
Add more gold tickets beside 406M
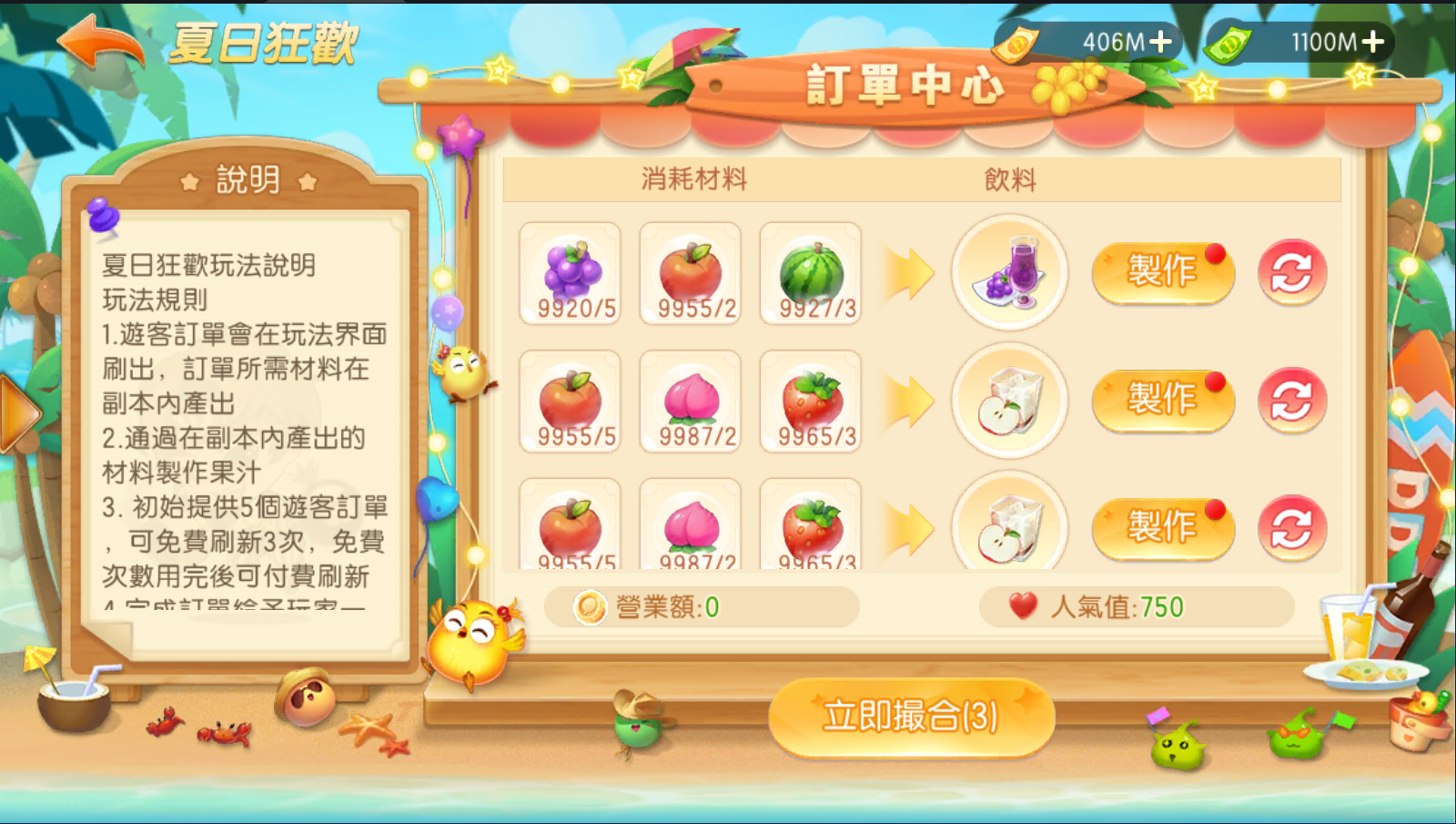(x=1160, y=42)
